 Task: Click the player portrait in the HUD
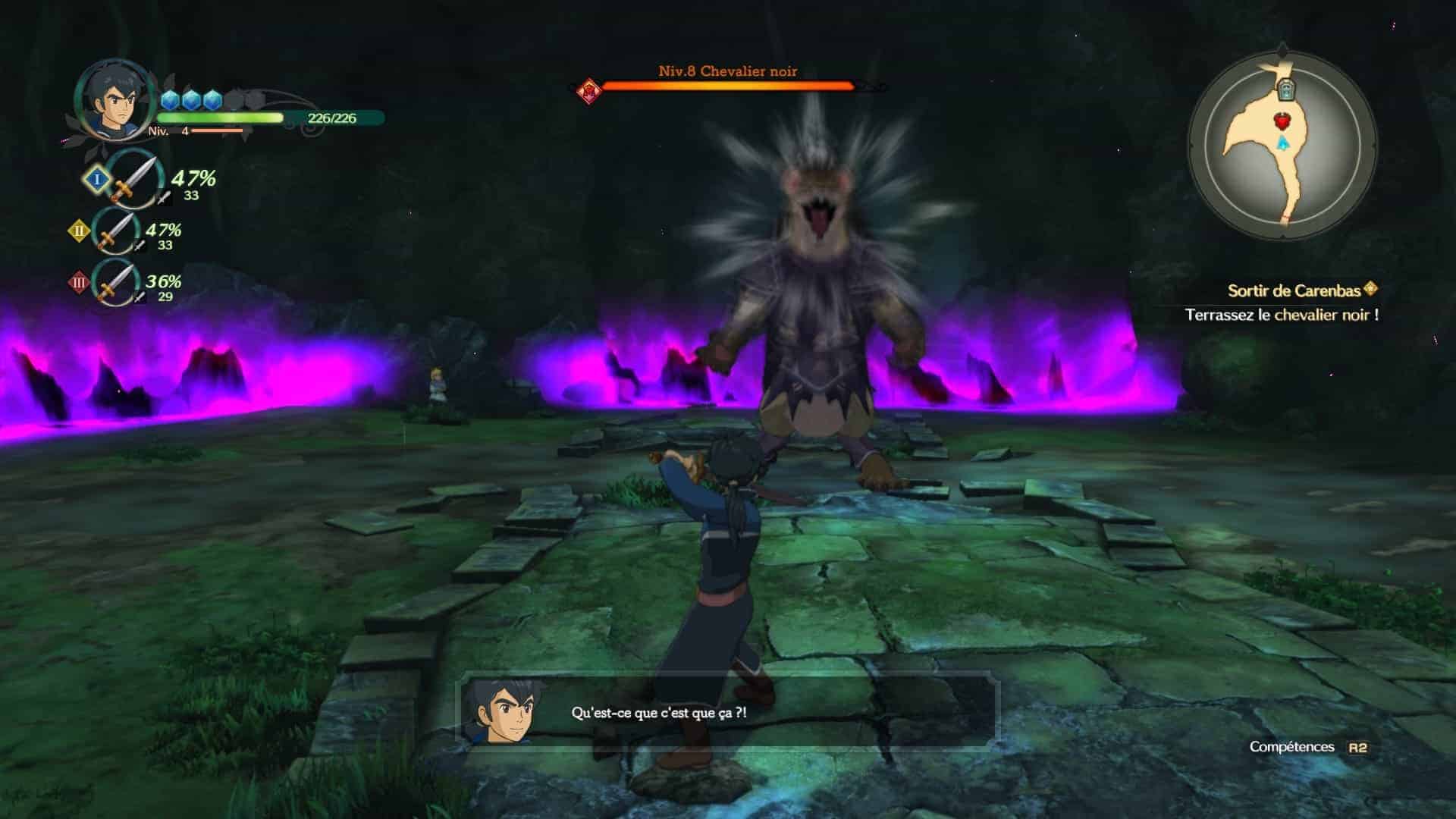(111, 100)
